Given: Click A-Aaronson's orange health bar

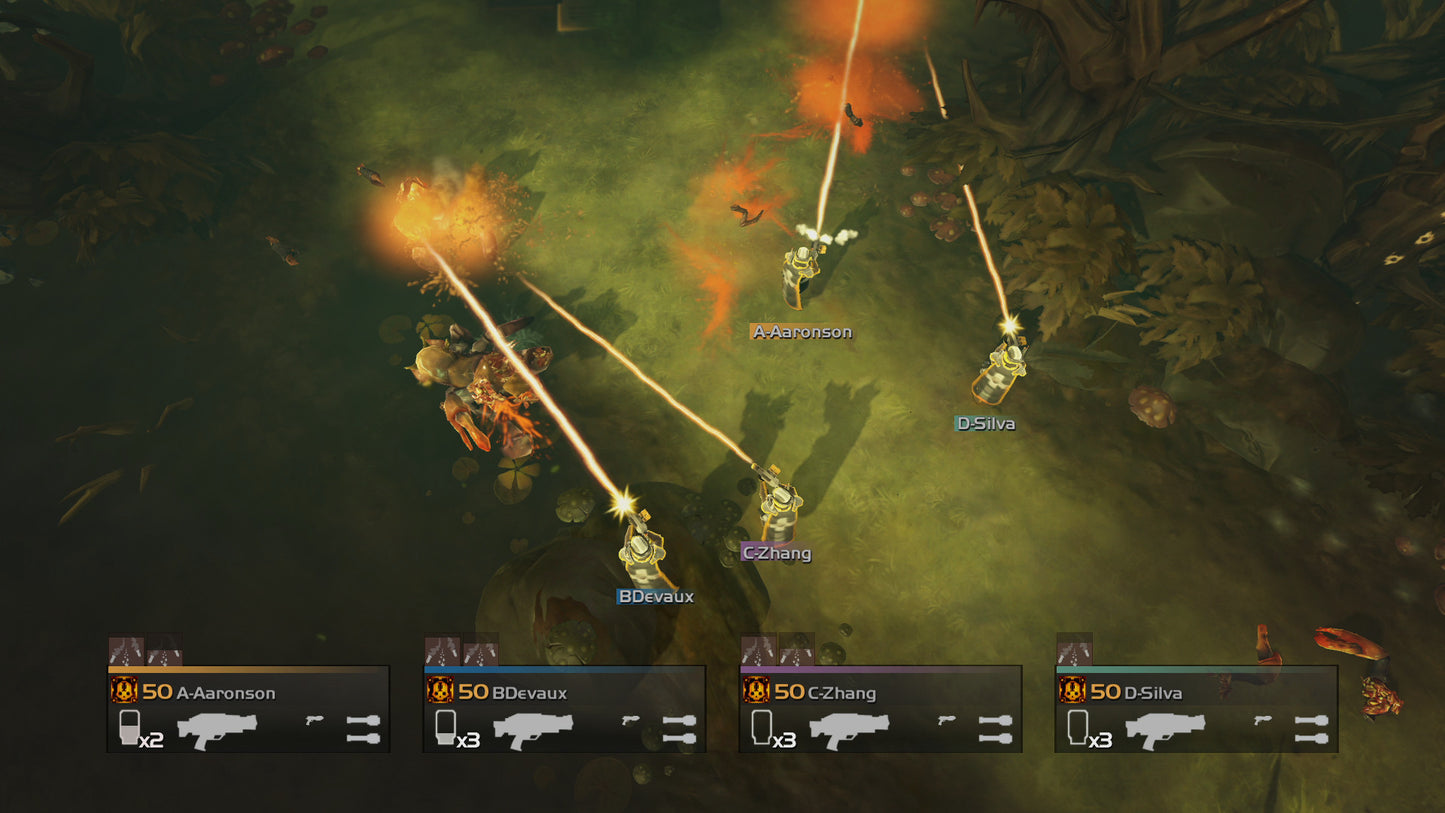Looking at the screenshot, I should [250, 670].
